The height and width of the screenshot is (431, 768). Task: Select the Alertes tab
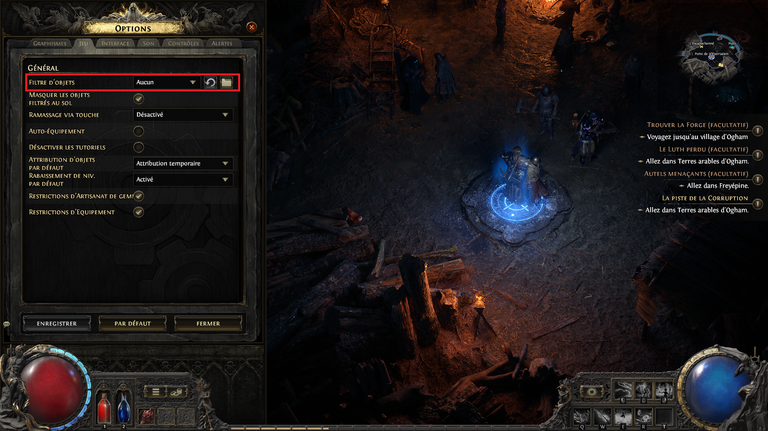[x=222, y=44]
